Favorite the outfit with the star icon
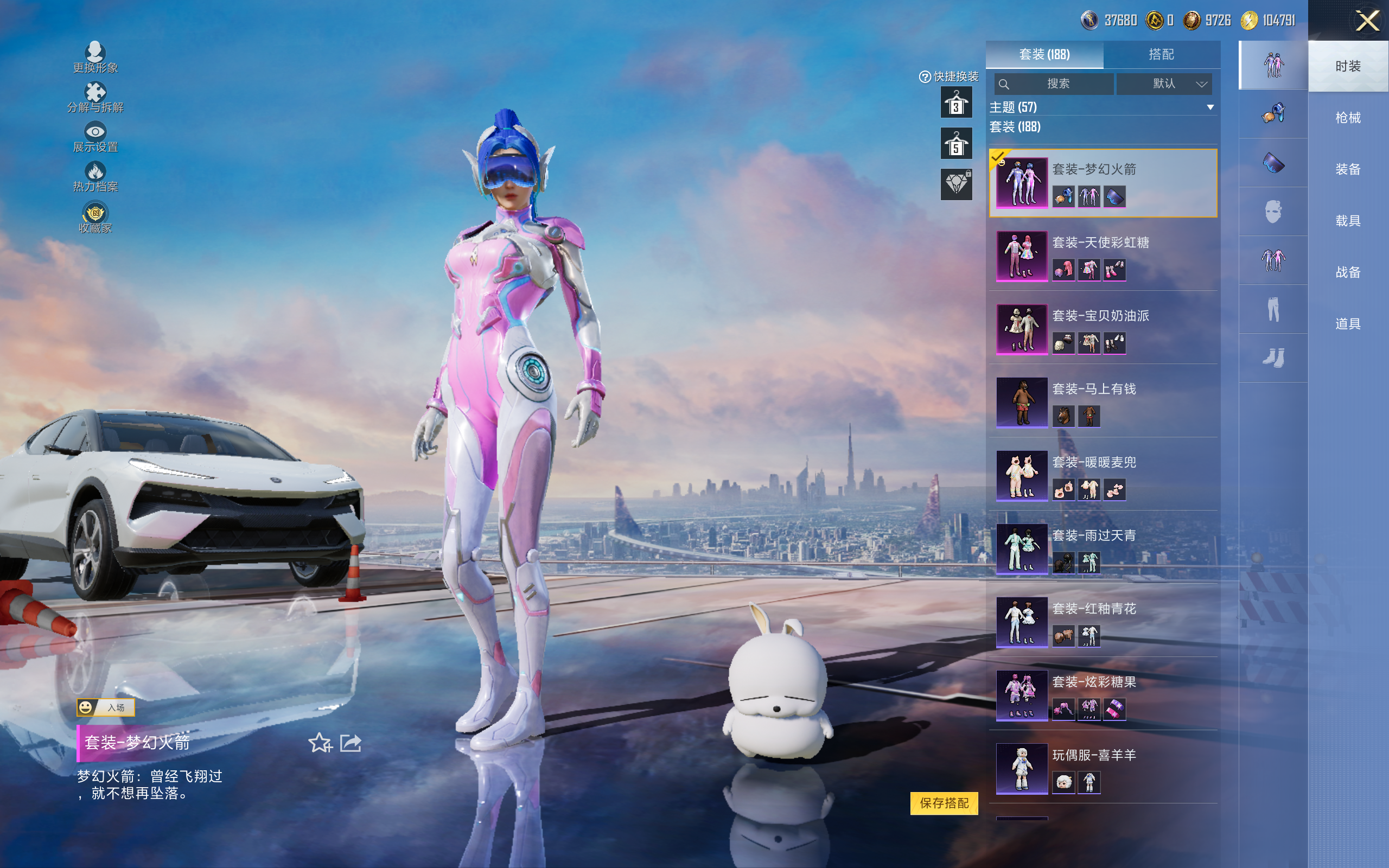 point(320,743)
